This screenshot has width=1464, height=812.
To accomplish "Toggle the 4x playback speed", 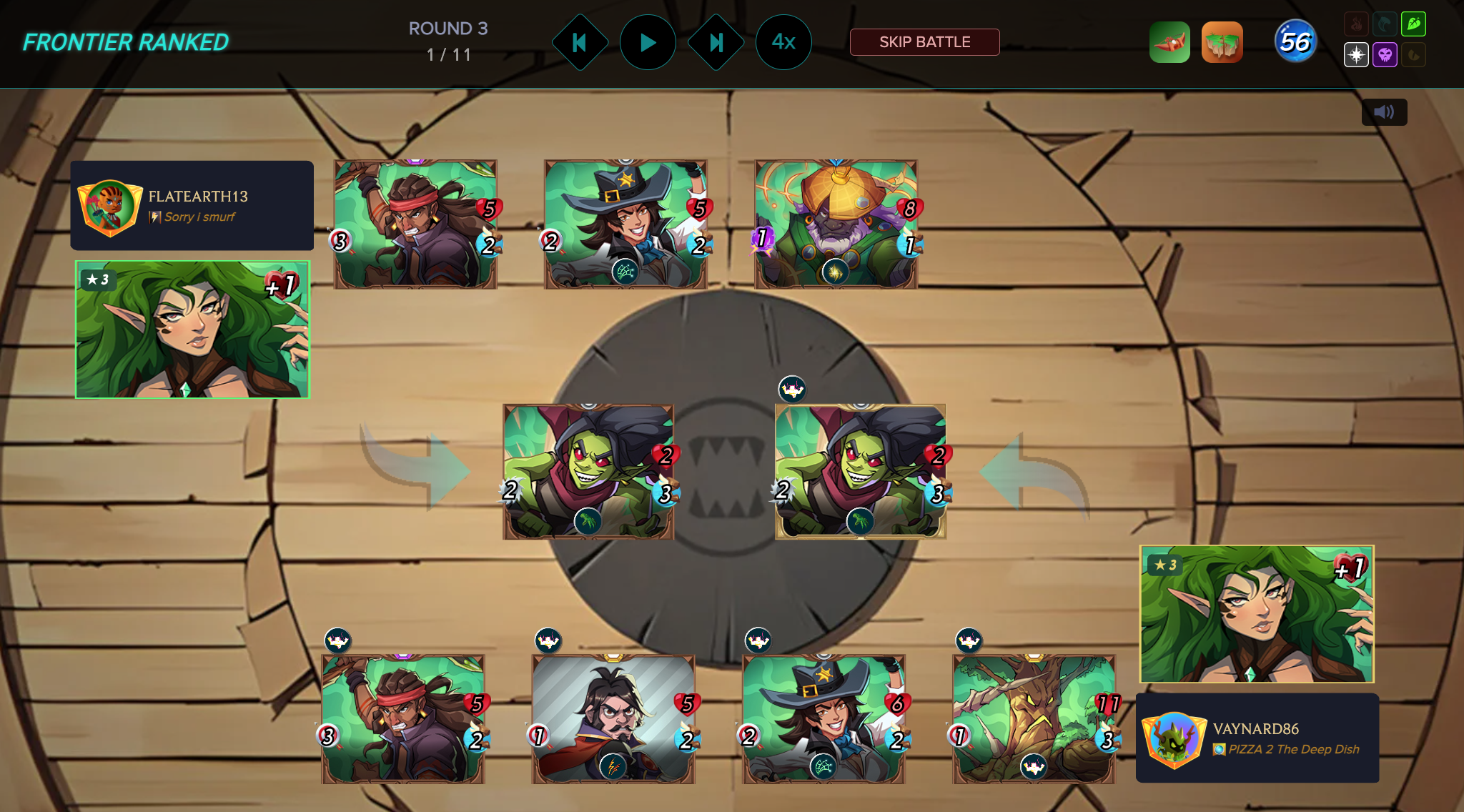I will point(783,43).
